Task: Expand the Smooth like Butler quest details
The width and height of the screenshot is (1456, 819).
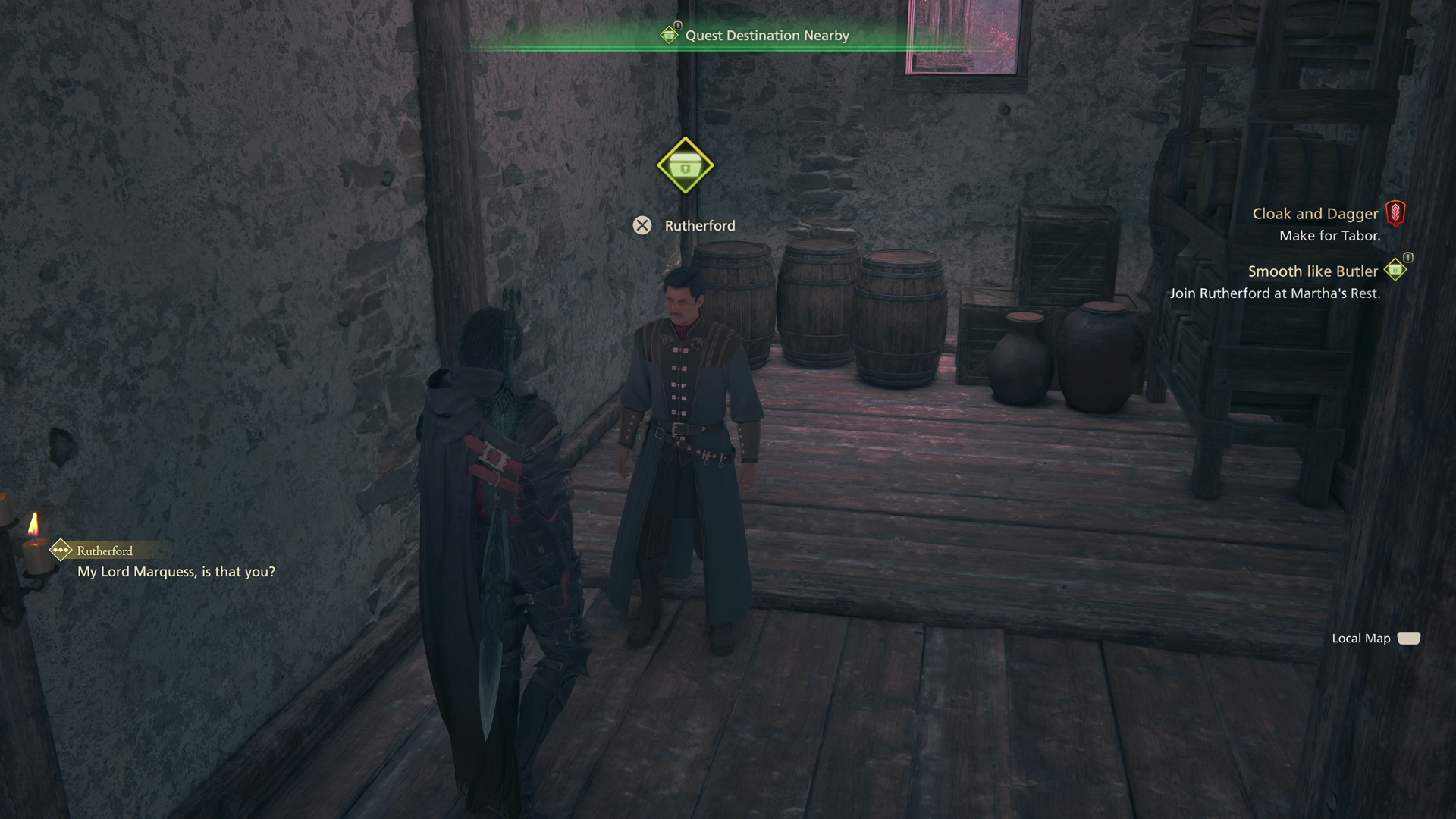Action: pos(1313,271)
